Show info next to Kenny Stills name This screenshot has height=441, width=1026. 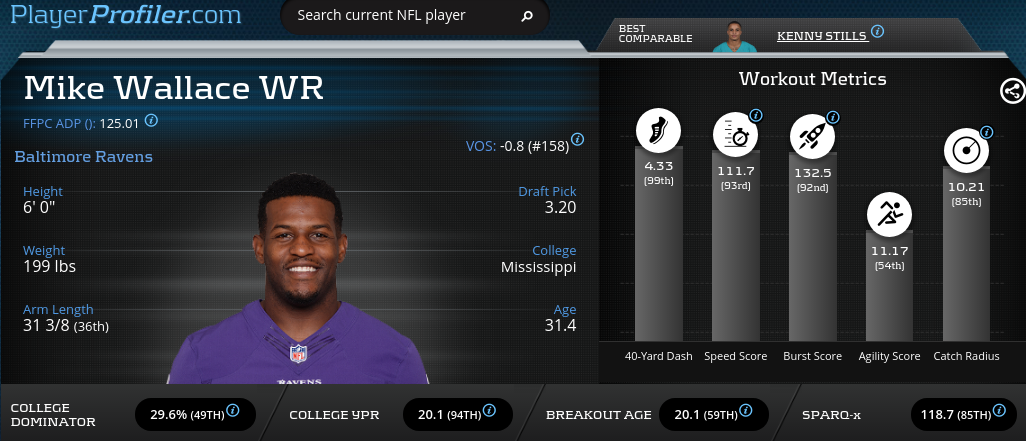click(877, 32)
